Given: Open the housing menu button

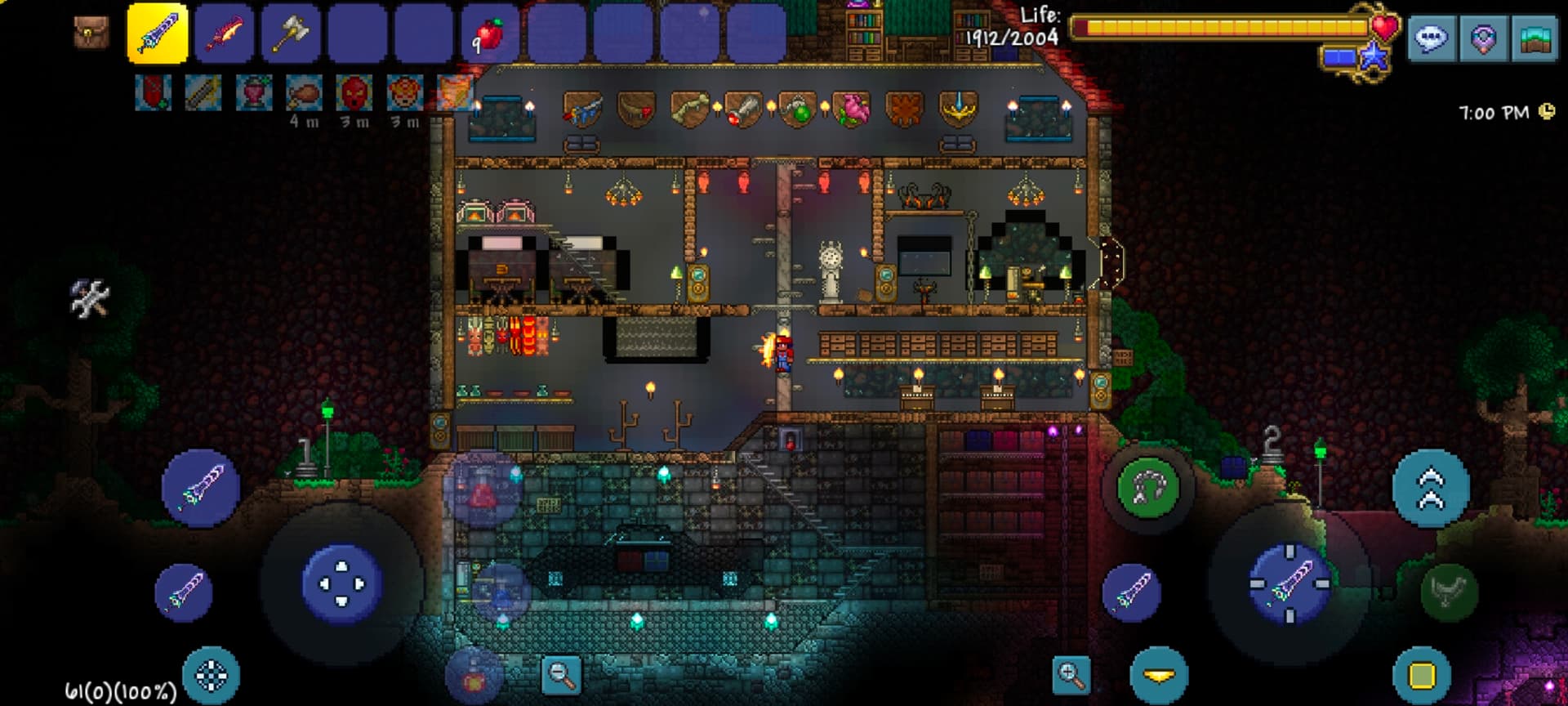Looking at the screenshot, I should click(1535, 39).
